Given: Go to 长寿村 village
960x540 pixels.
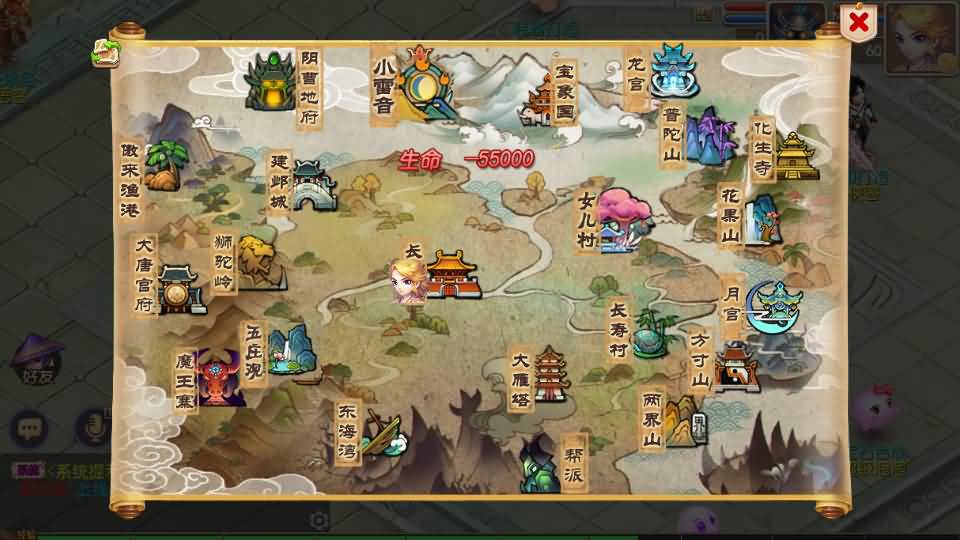Looking at the screenshot, I should [x=652, y=330].
